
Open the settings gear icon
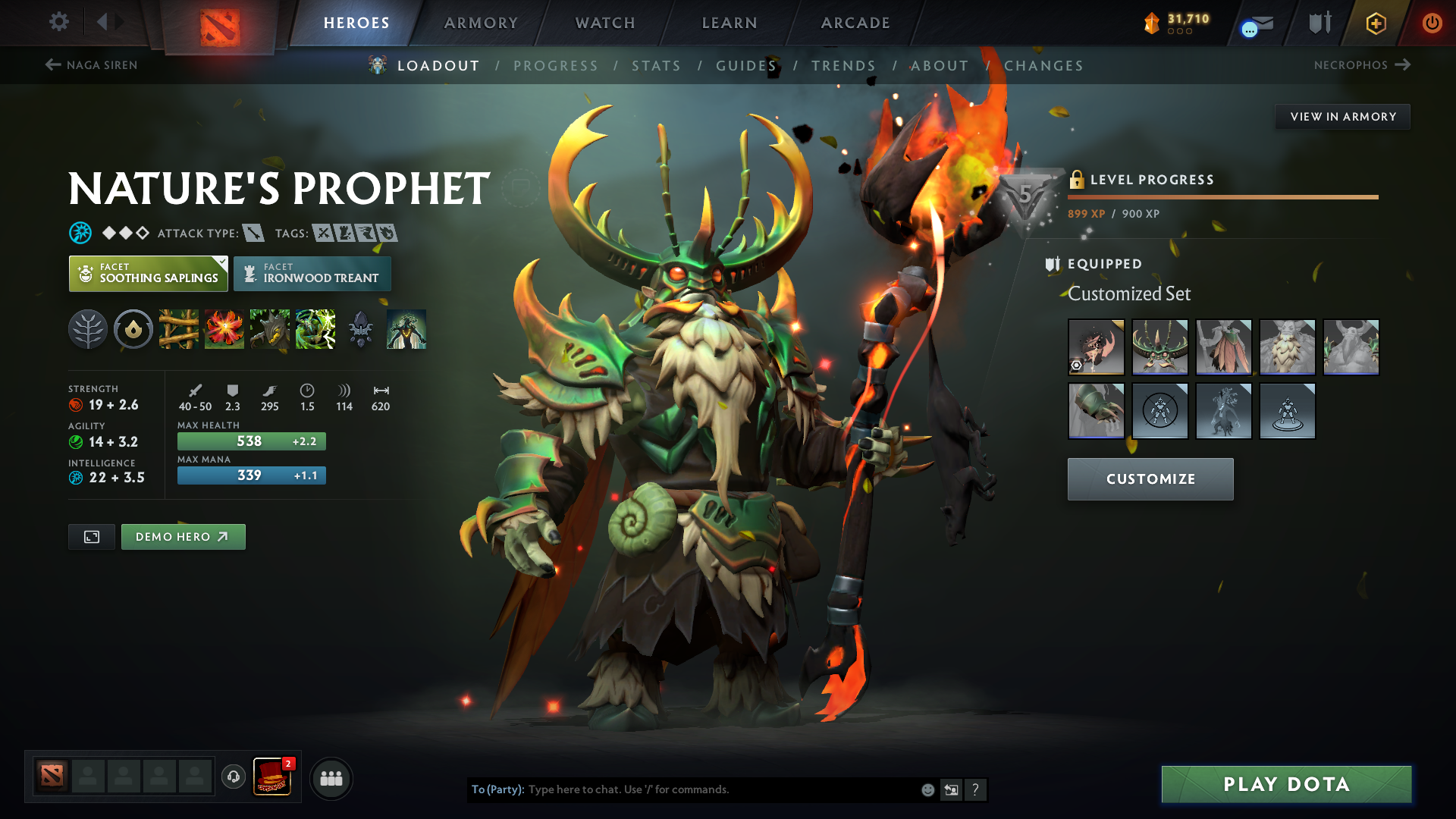coord(59,22)
